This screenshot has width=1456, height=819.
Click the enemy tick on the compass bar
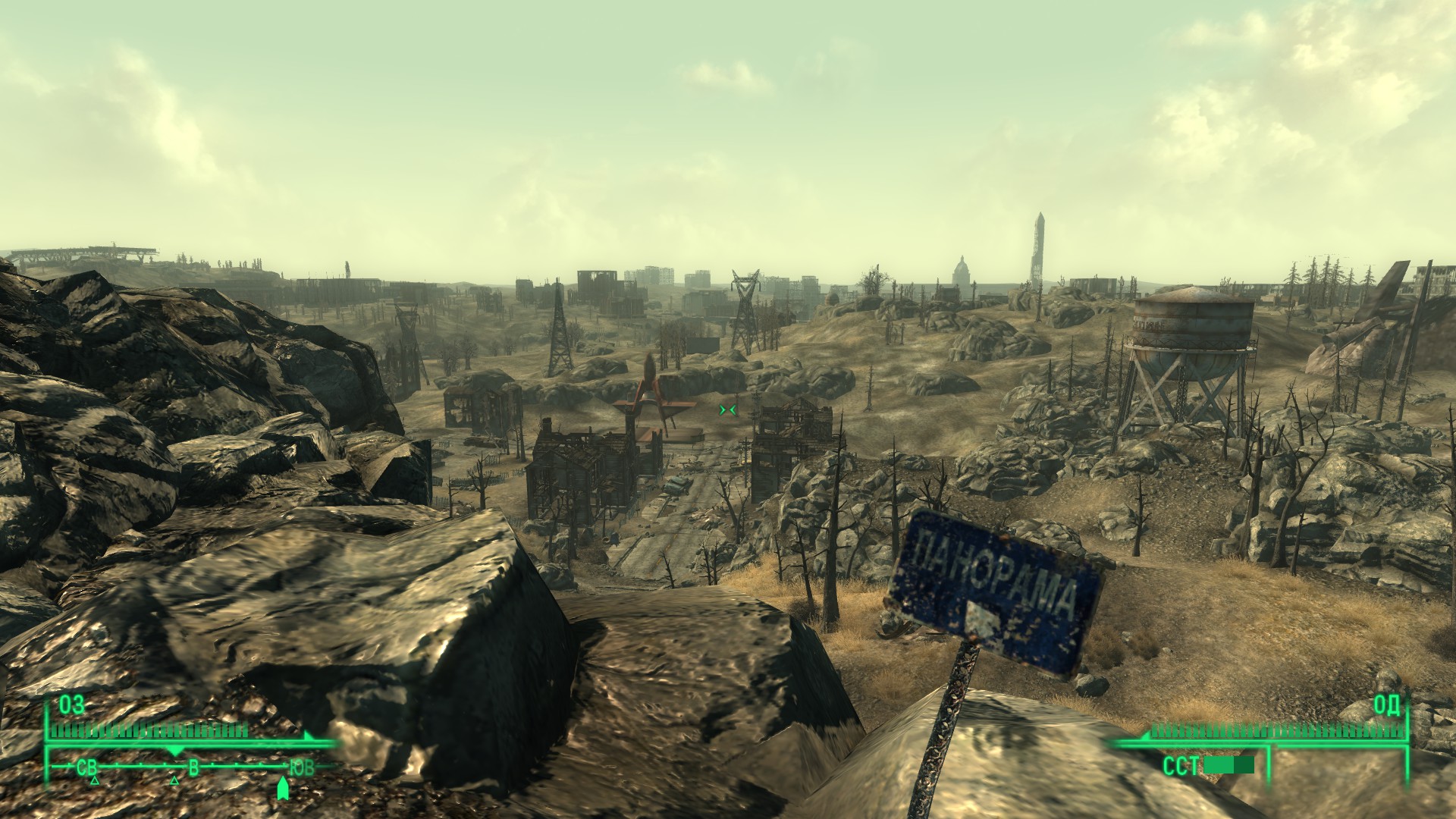click(x=175, y=751)
